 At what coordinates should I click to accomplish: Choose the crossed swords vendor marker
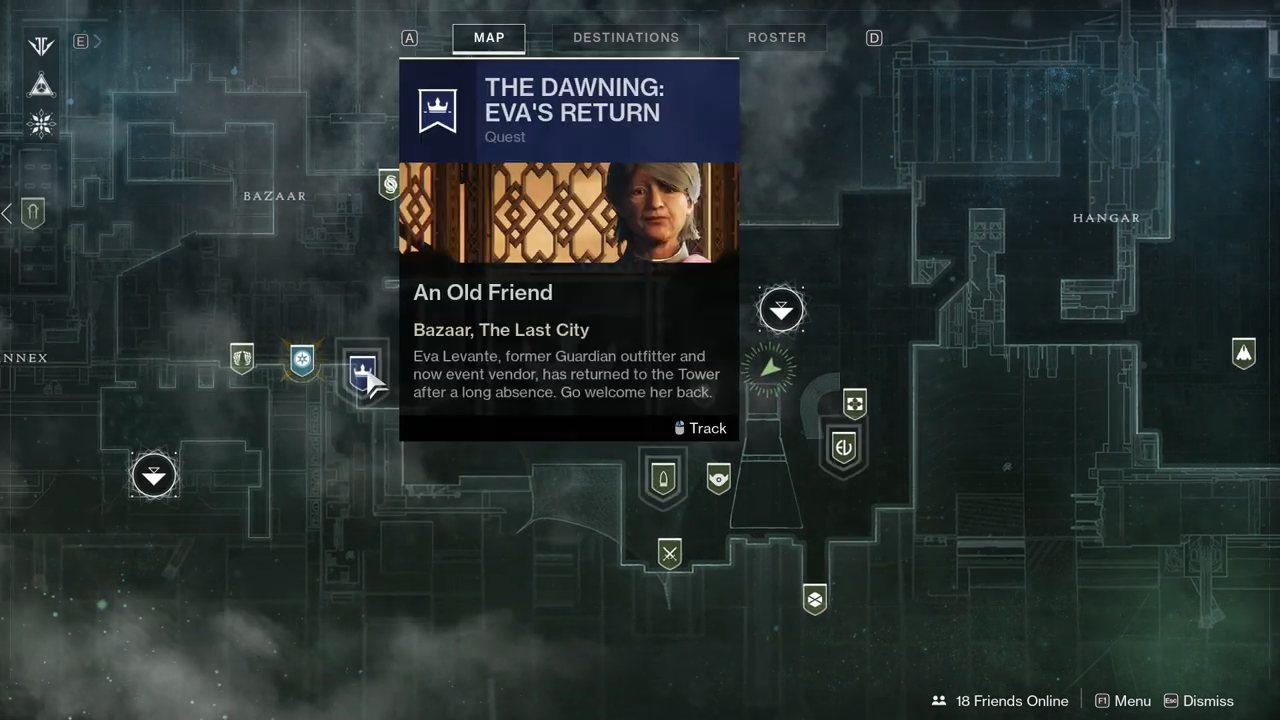coord(669,553)
